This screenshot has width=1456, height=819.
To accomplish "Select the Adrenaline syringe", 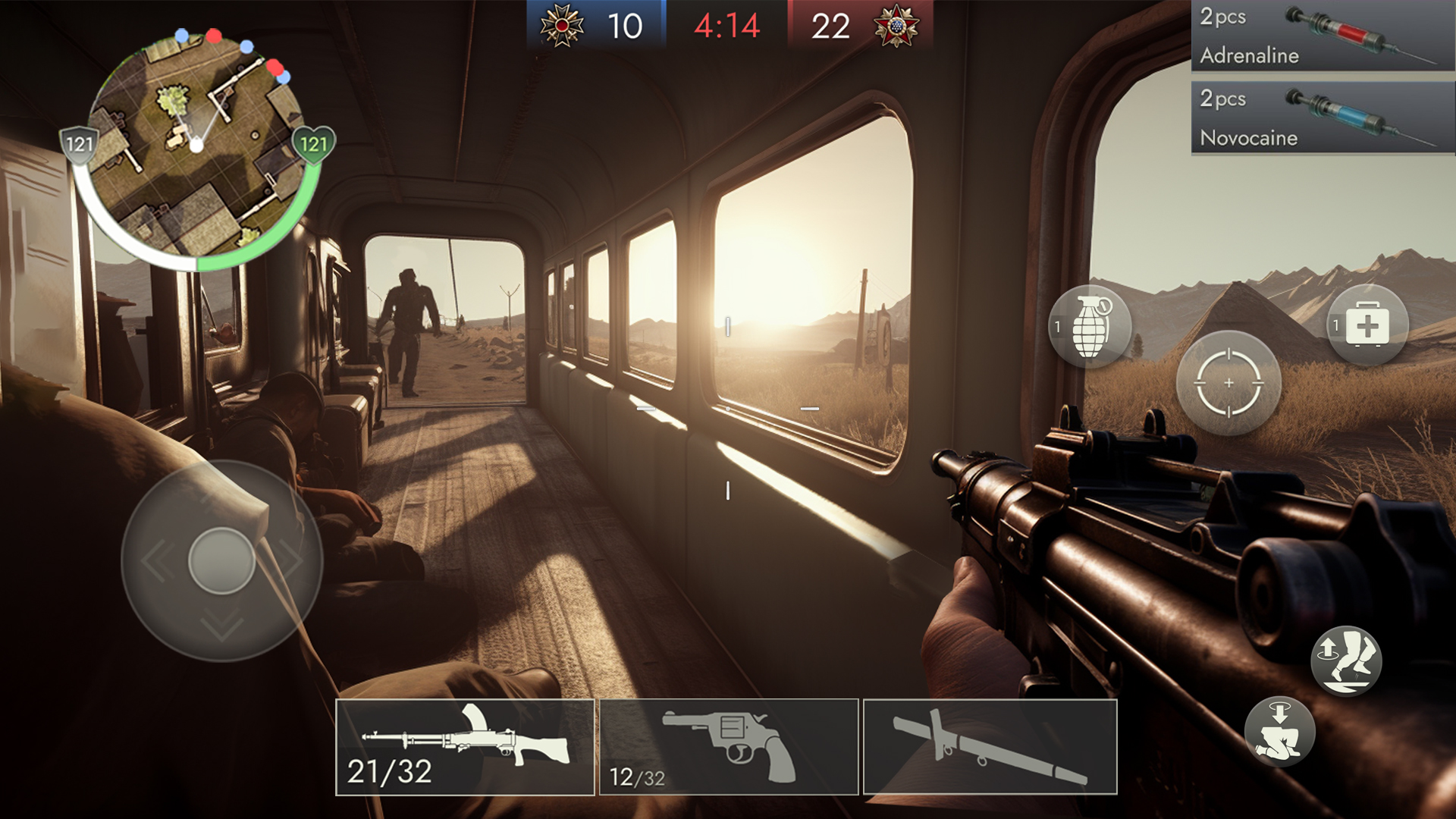I will 1323,36.
